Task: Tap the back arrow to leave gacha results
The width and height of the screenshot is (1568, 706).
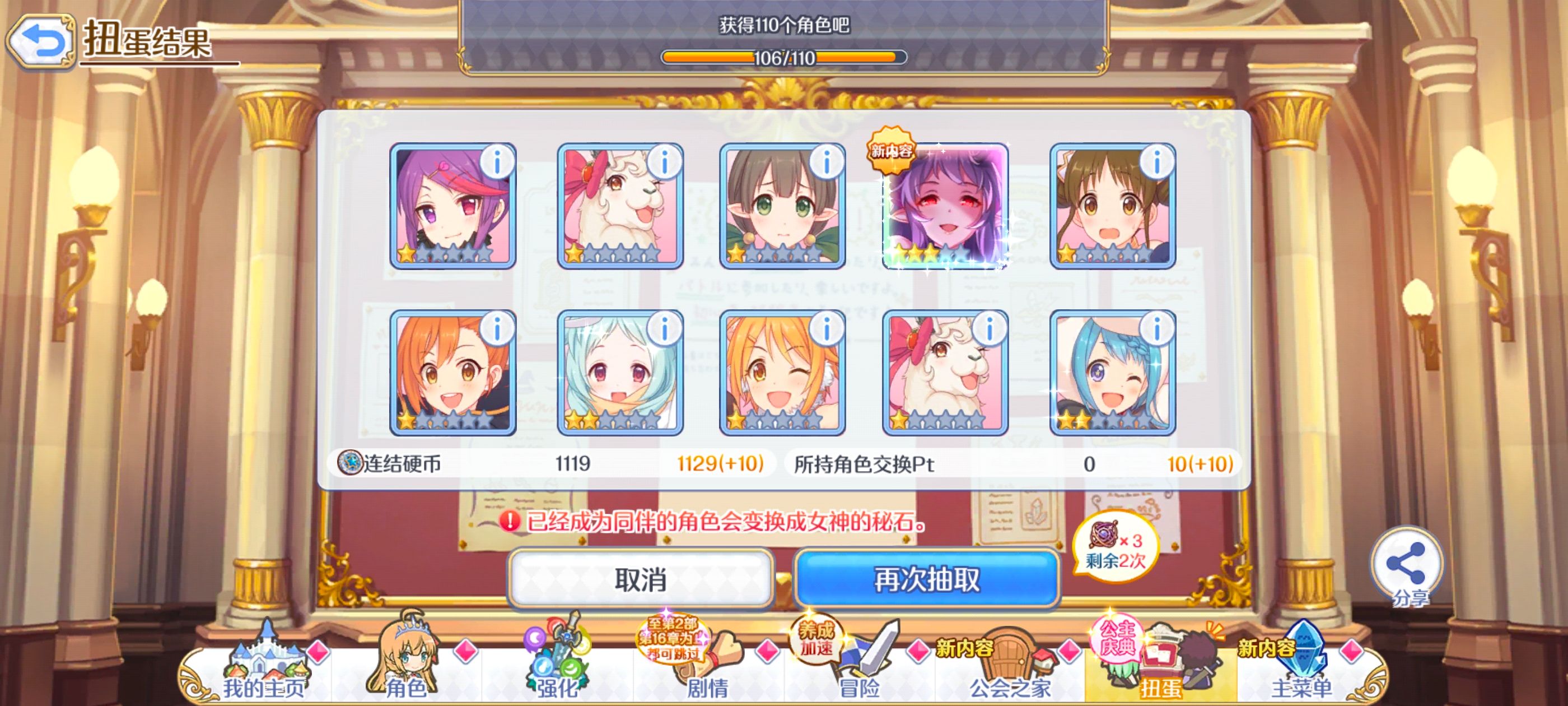Action: (x=41, y=41)
